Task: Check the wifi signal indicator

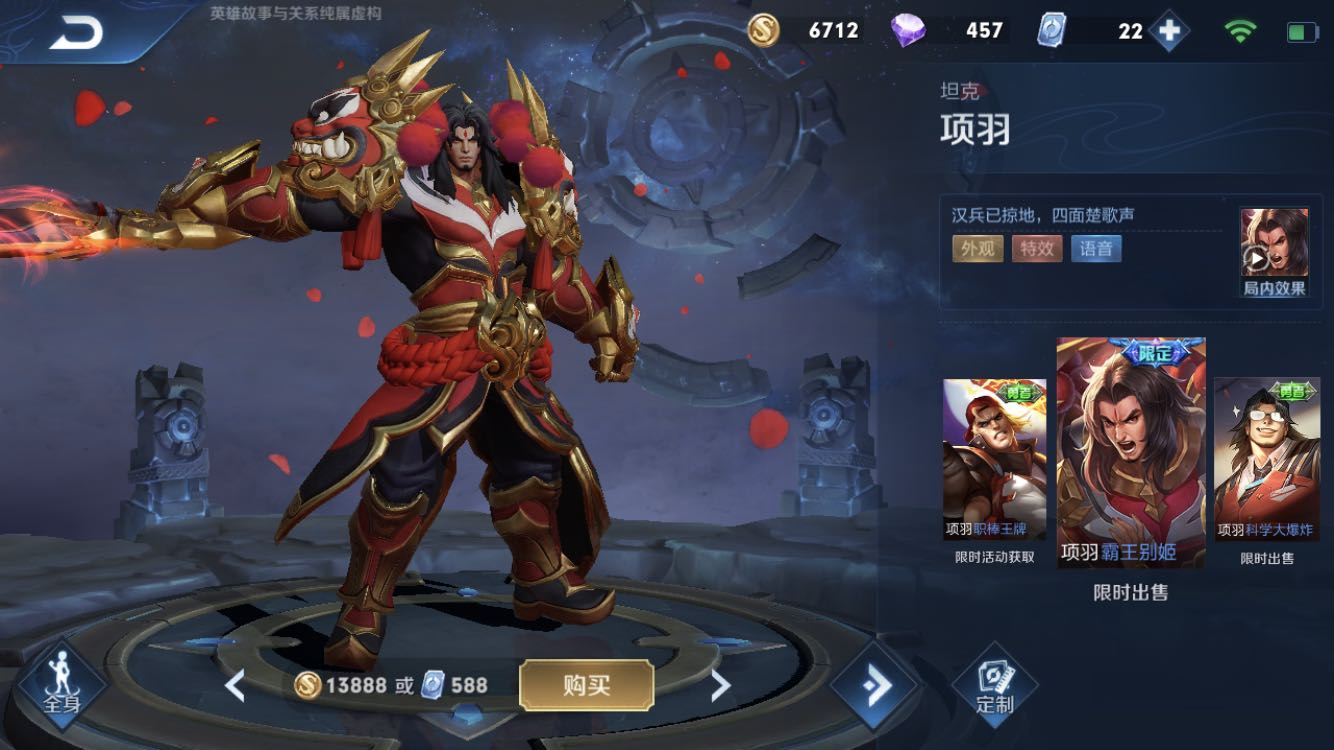Action: coord(1238,29)
